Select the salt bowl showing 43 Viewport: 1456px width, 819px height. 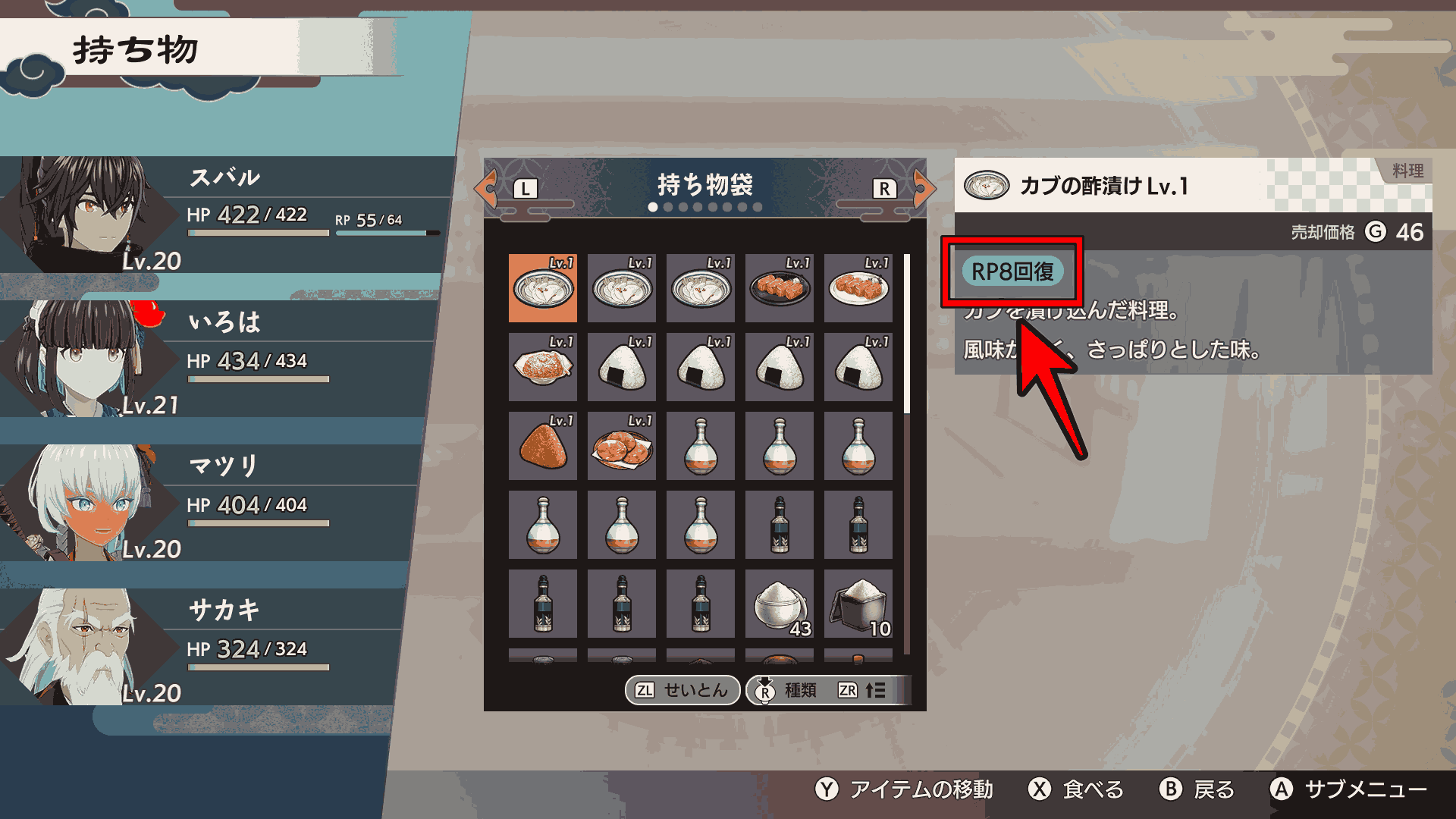click(779, 604)
